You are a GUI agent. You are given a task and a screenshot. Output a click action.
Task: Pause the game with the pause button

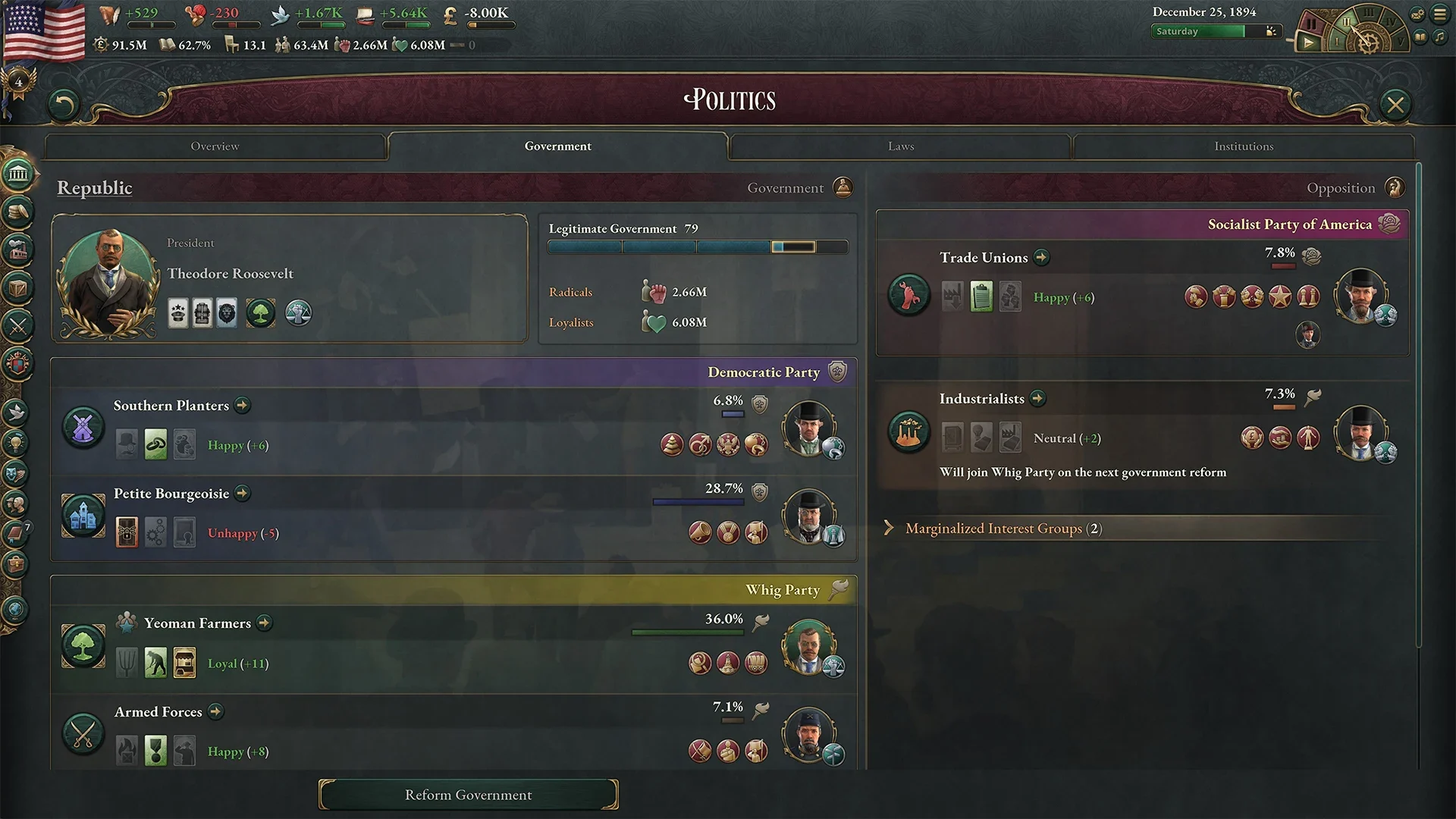point(1311,24)
